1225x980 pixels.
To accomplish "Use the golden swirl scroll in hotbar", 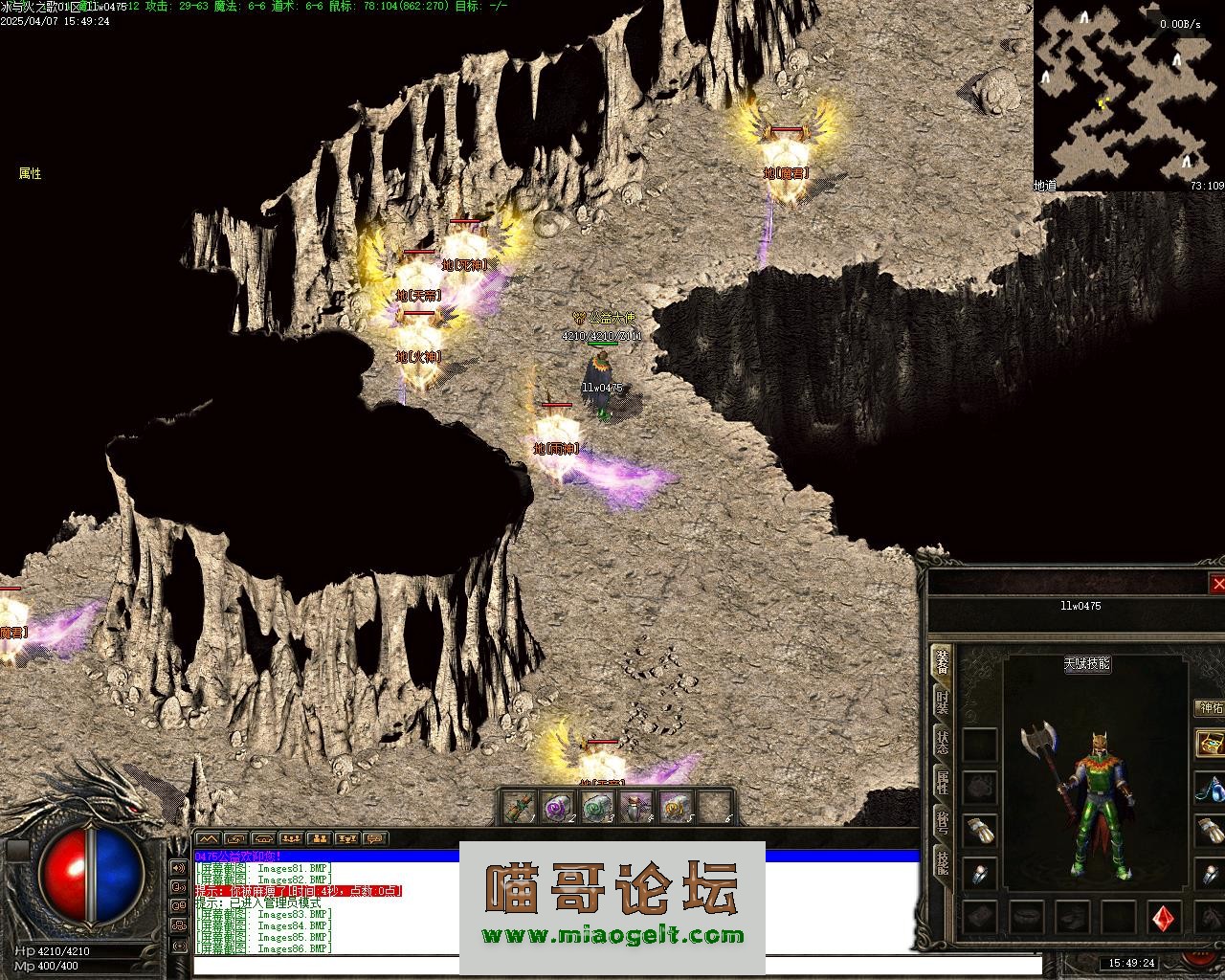I will (x=676, y=808).
